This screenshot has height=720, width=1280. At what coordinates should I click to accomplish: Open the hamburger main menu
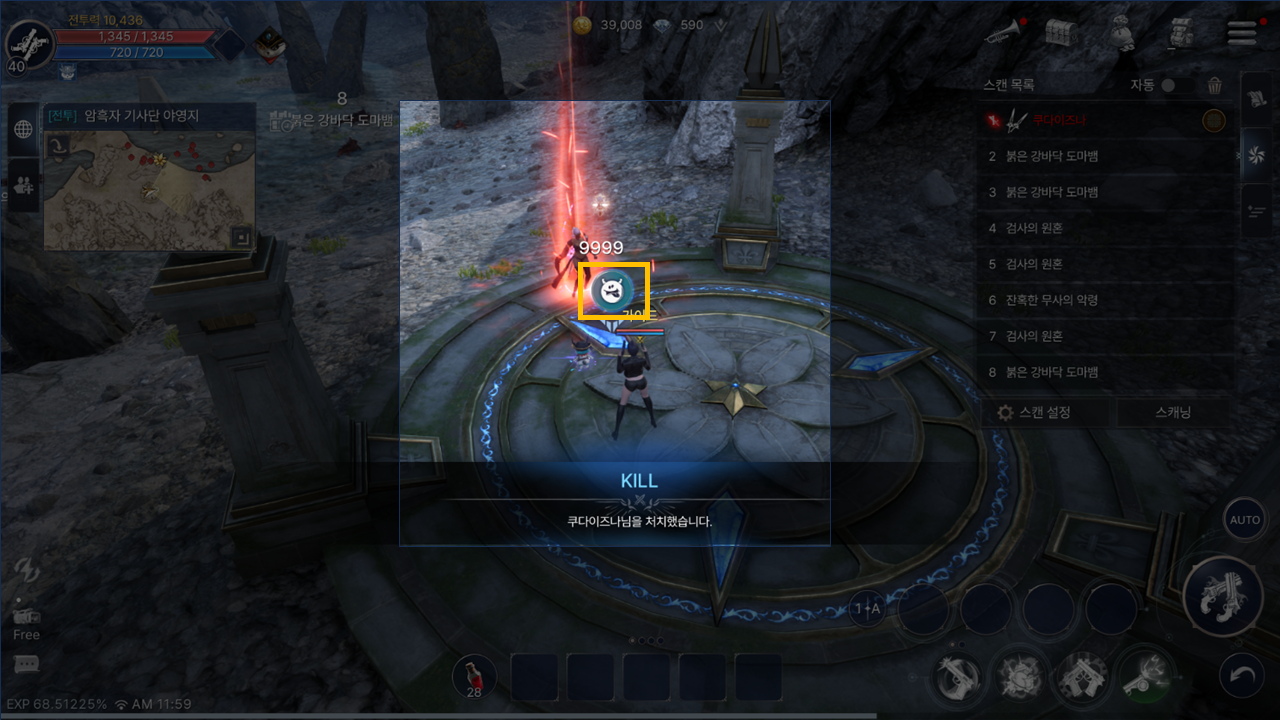click(1241, 32)
